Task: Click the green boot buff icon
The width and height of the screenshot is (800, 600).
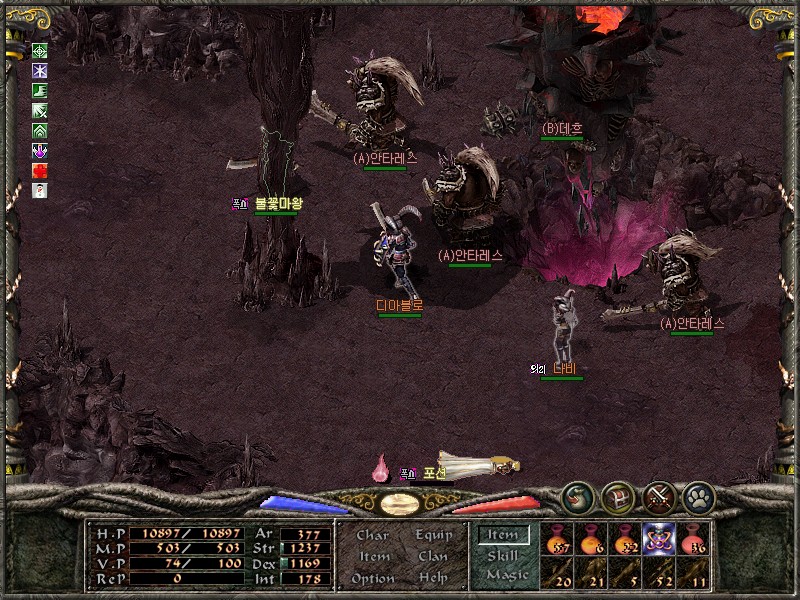Action: 40,91
